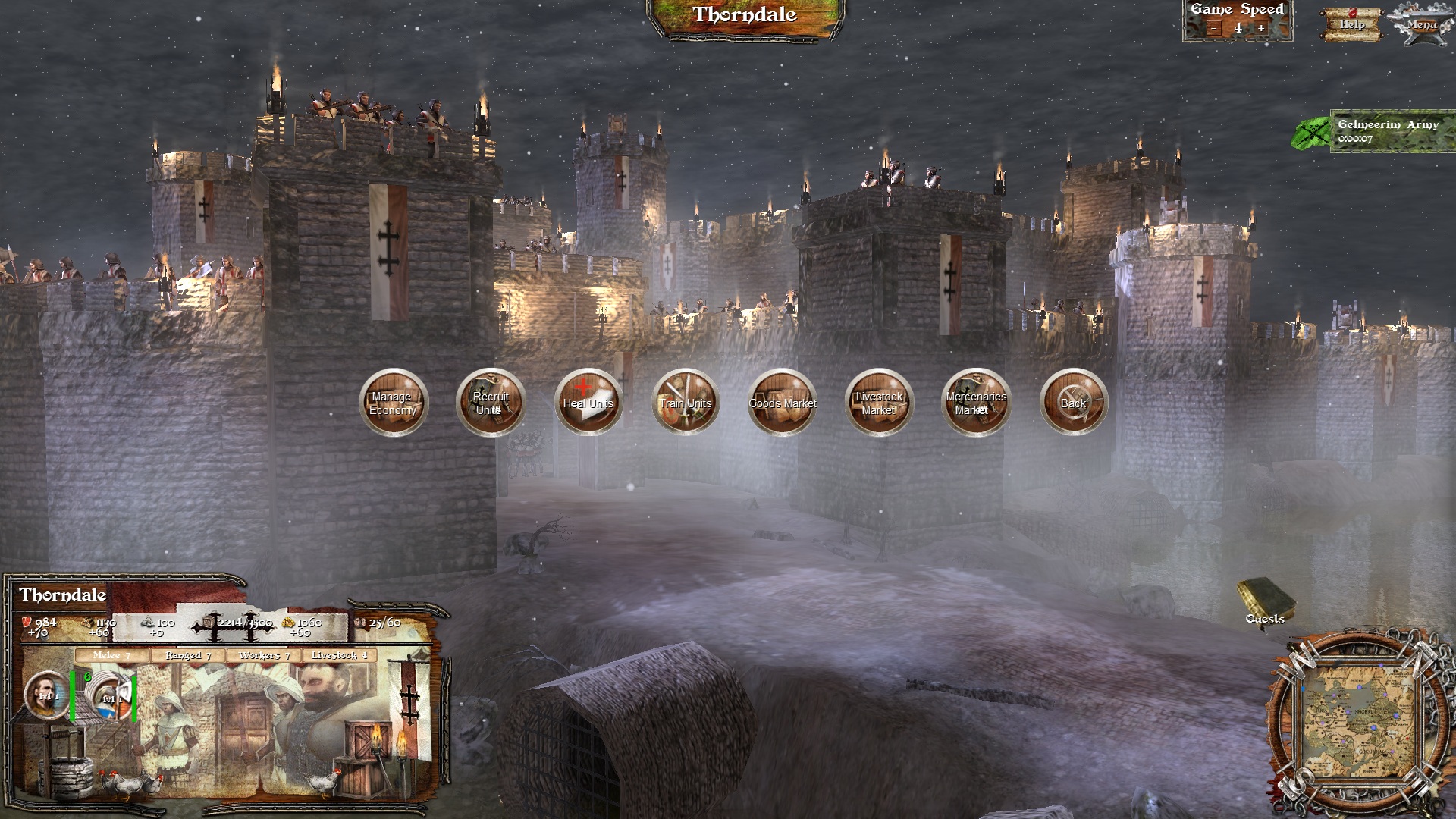
Task: Switch to the Ranged tab
Action: 188,655
